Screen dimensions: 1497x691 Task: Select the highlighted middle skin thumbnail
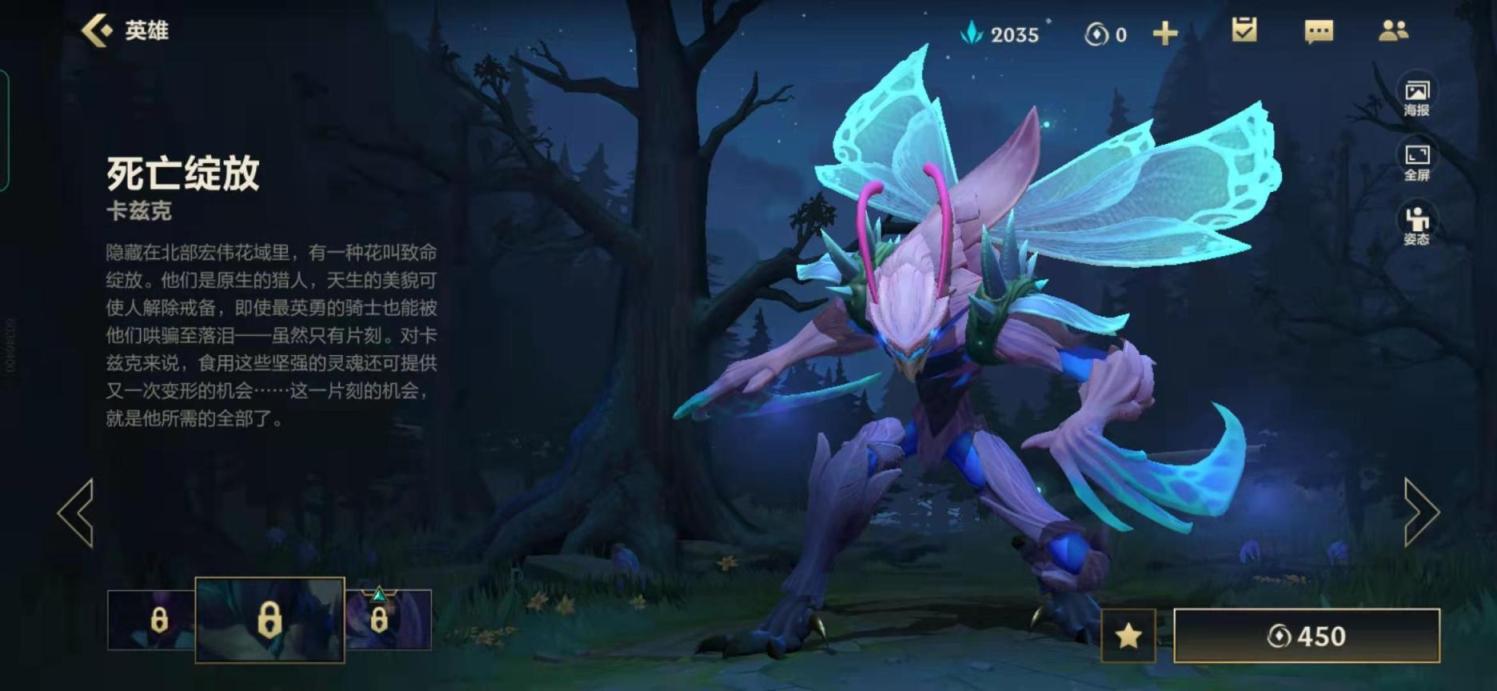pyautogui.click(x=269, y=620)
